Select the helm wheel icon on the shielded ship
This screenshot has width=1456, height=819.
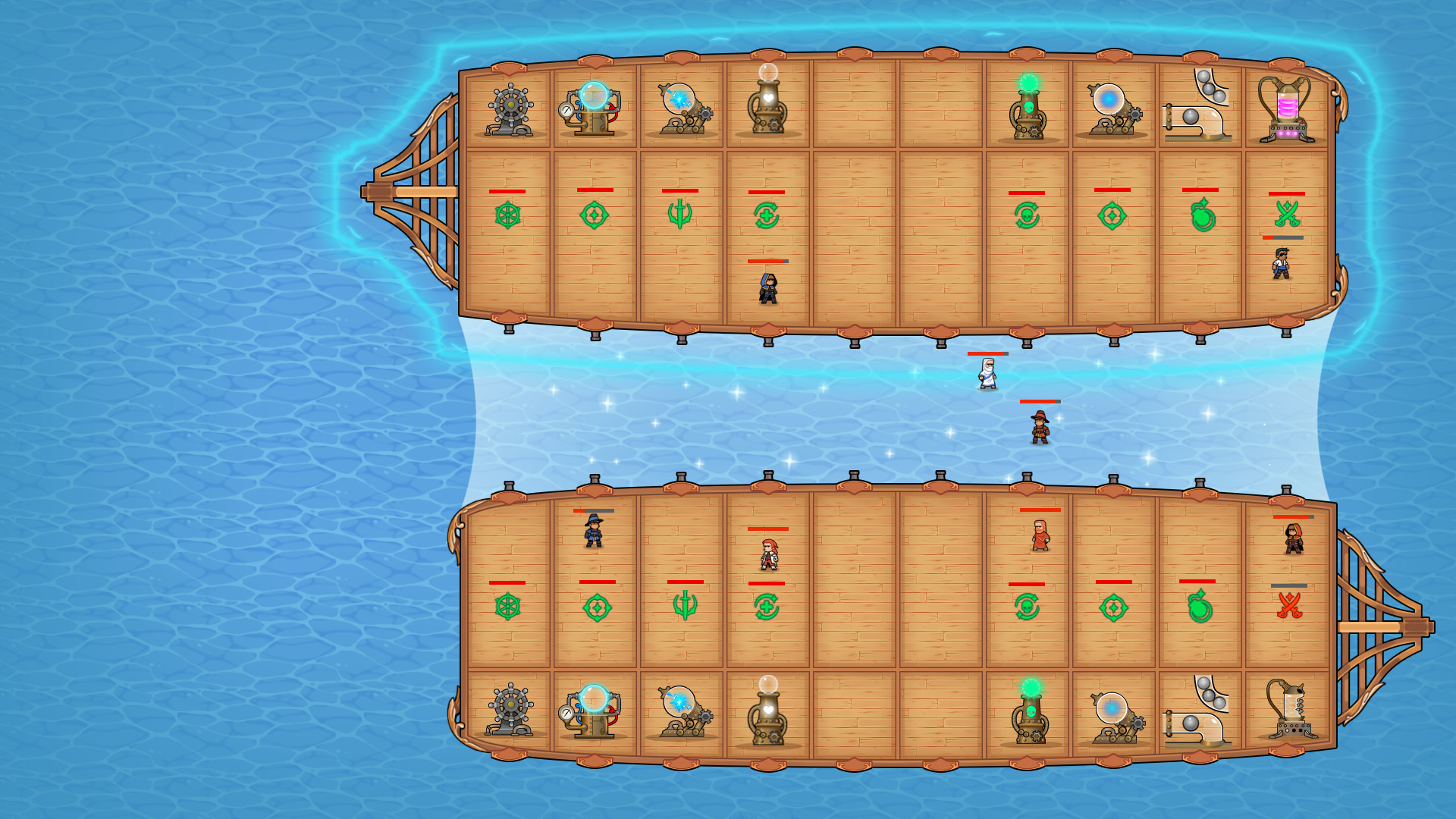click(x=507, y=215)
